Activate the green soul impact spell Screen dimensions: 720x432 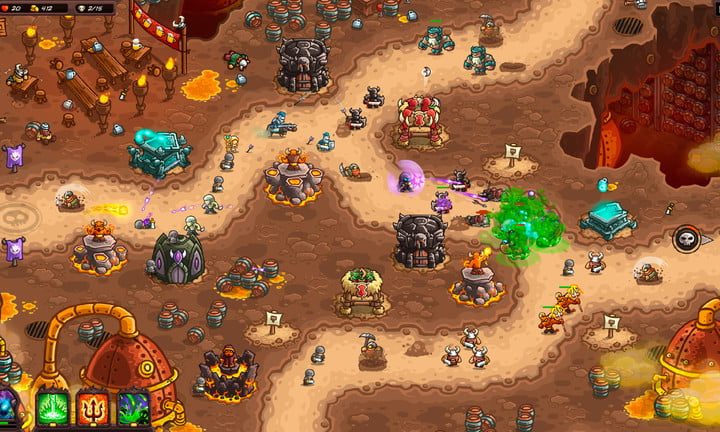[x=52, y=409]
